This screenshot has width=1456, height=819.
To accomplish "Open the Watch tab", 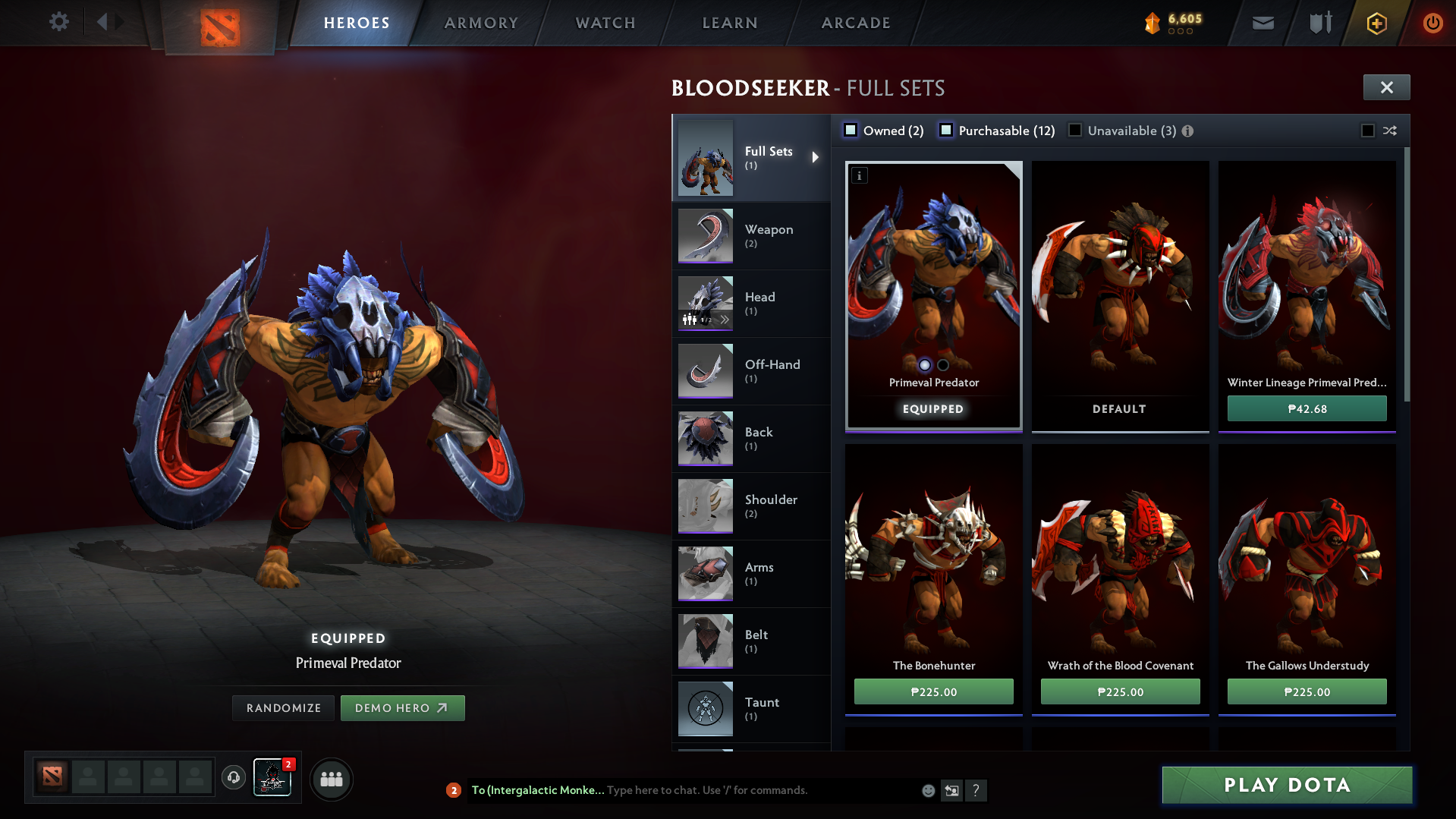I will pyautogui.click(x=605, y=23).
